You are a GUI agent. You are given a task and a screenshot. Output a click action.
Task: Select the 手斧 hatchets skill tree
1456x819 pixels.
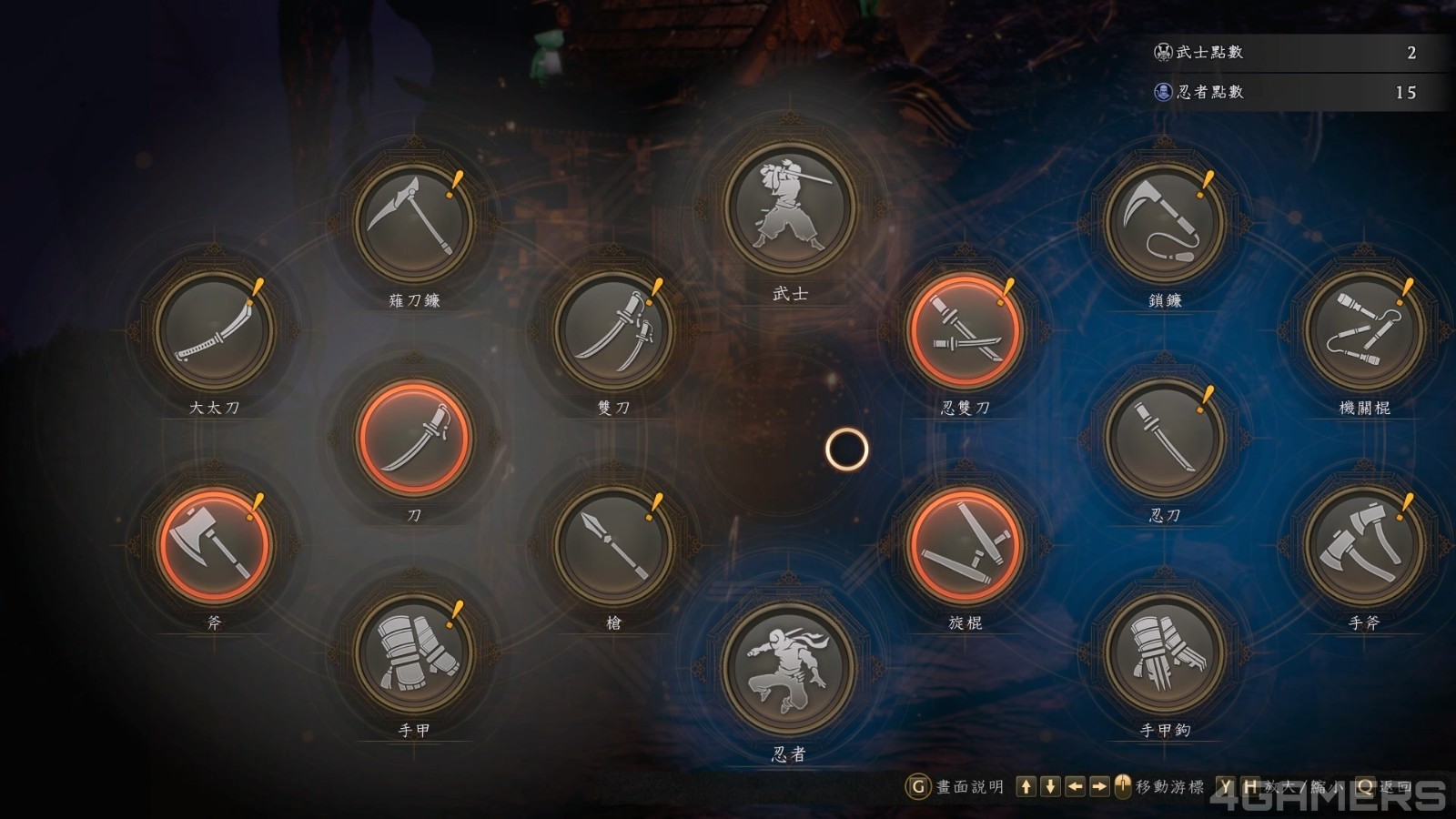click(1364, 545)
